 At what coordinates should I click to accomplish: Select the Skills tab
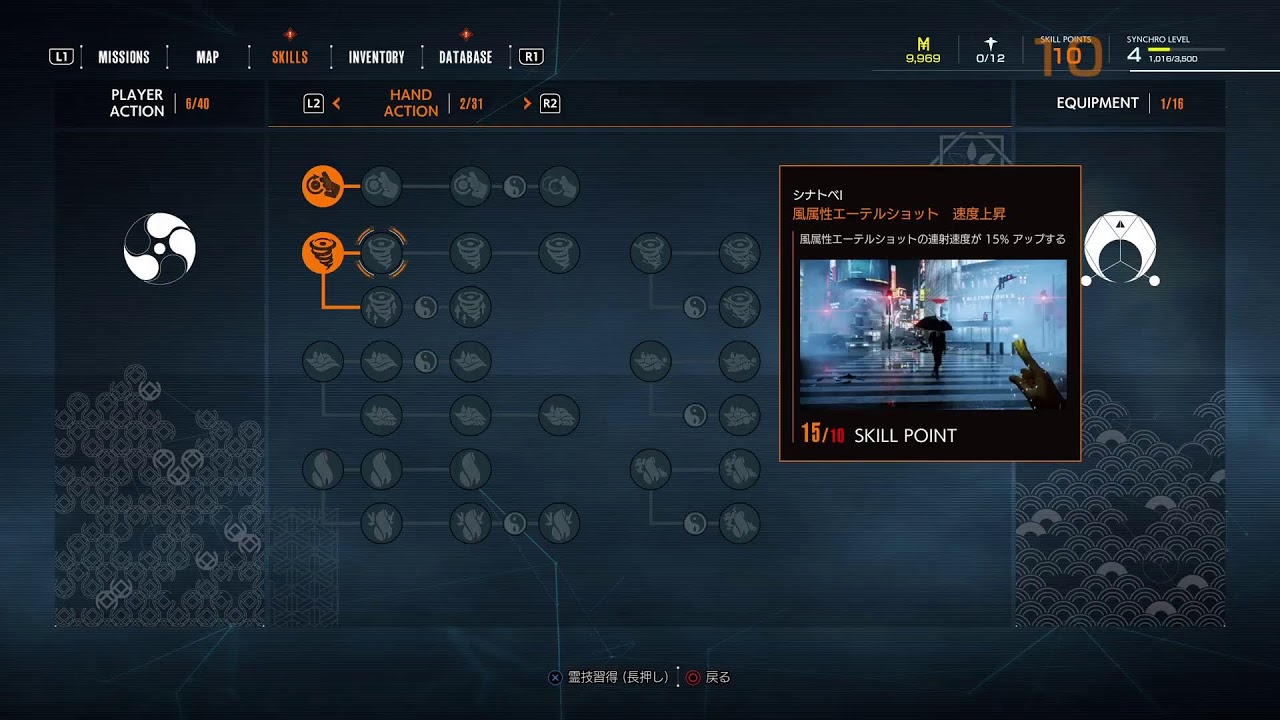pyautogui.click(x=290, y=57)
